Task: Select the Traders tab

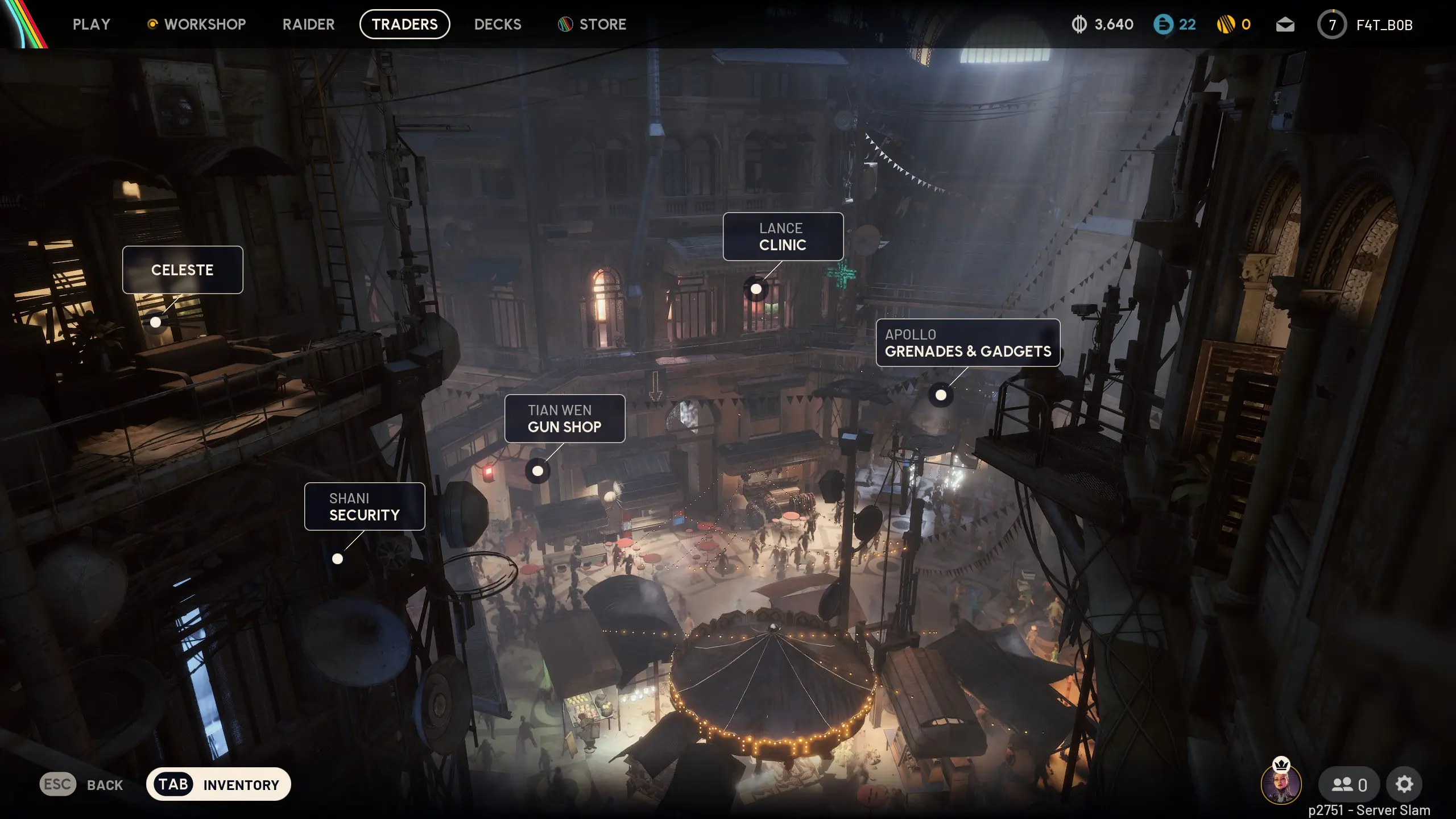Action: coord(404,24)
